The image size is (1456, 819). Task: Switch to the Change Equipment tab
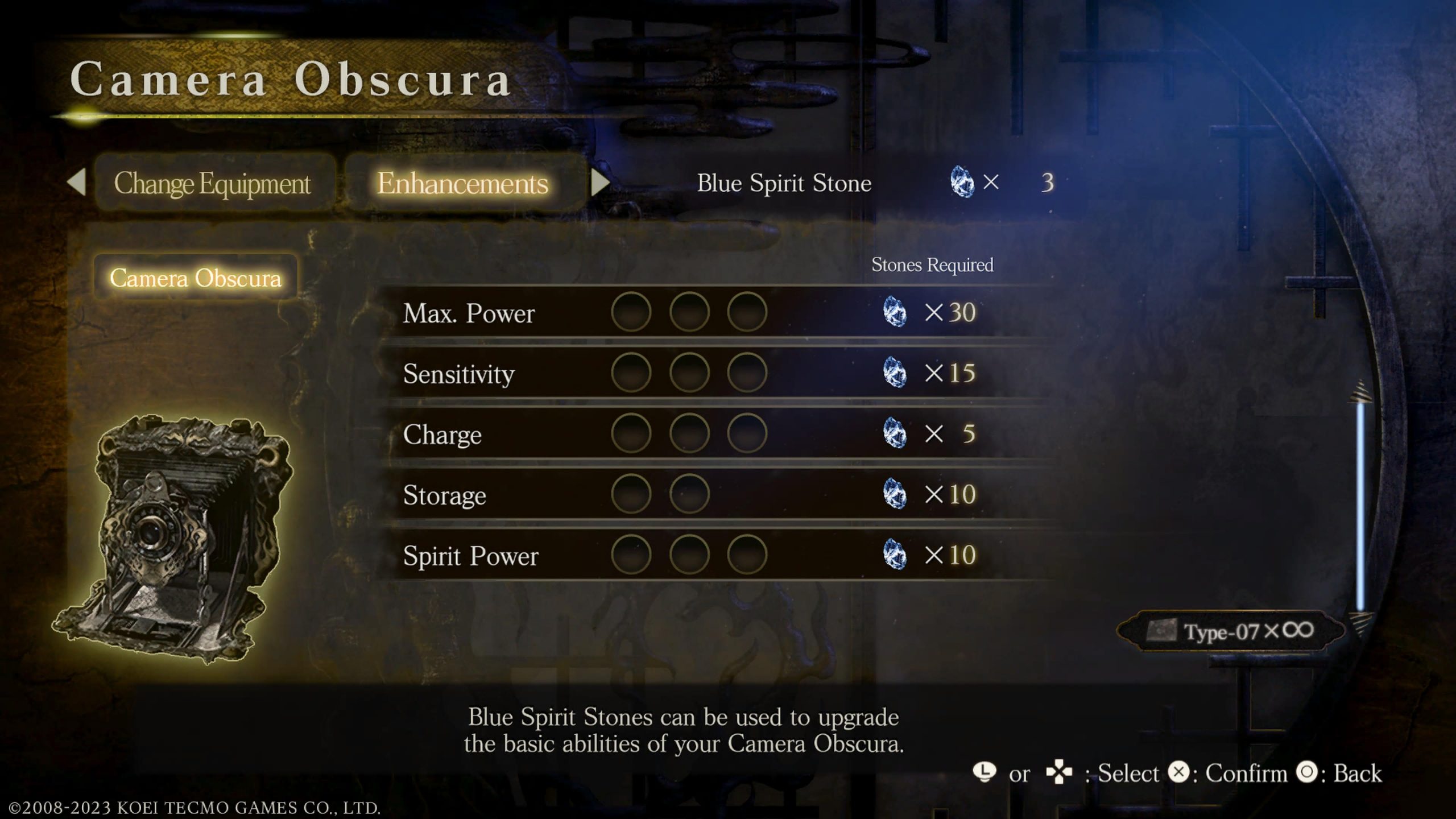click(x=212, y=183)
